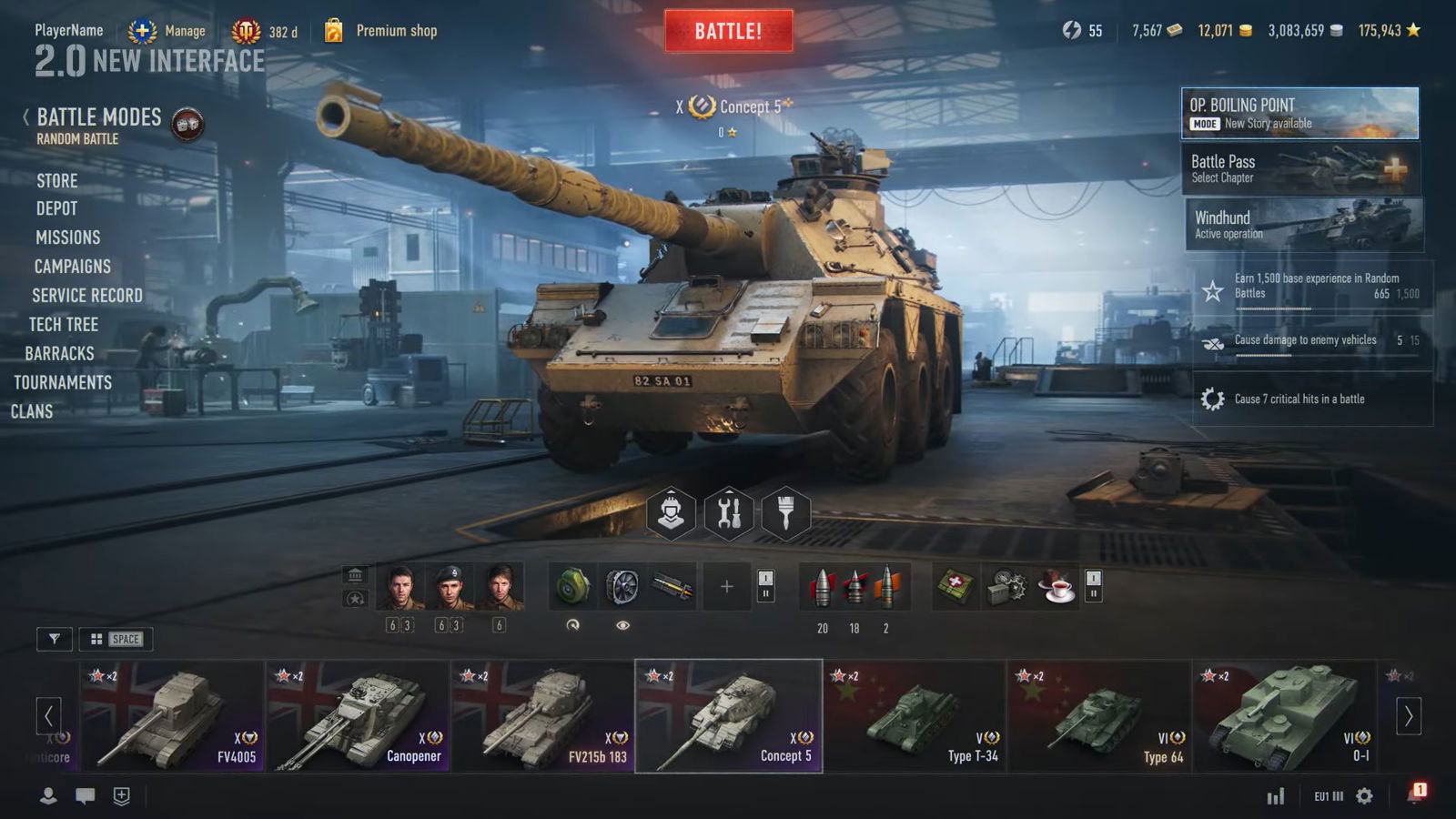The width and height of the screenshot is (1456, 819).
Task: Start a match with the BATTLE! button
Action: point(728,31)
